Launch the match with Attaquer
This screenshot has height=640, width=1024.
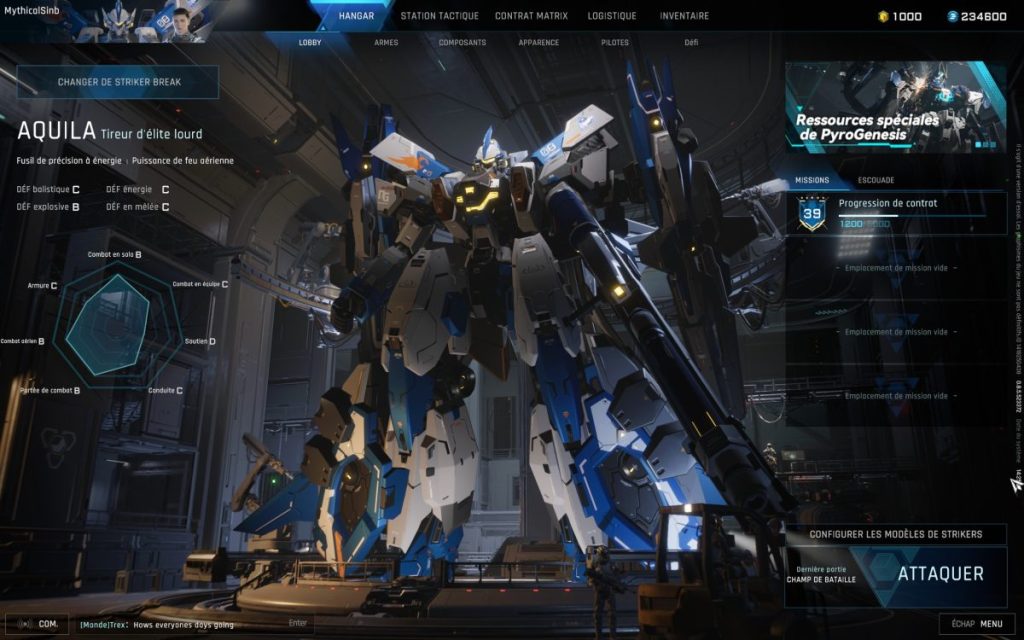[940, 574]
